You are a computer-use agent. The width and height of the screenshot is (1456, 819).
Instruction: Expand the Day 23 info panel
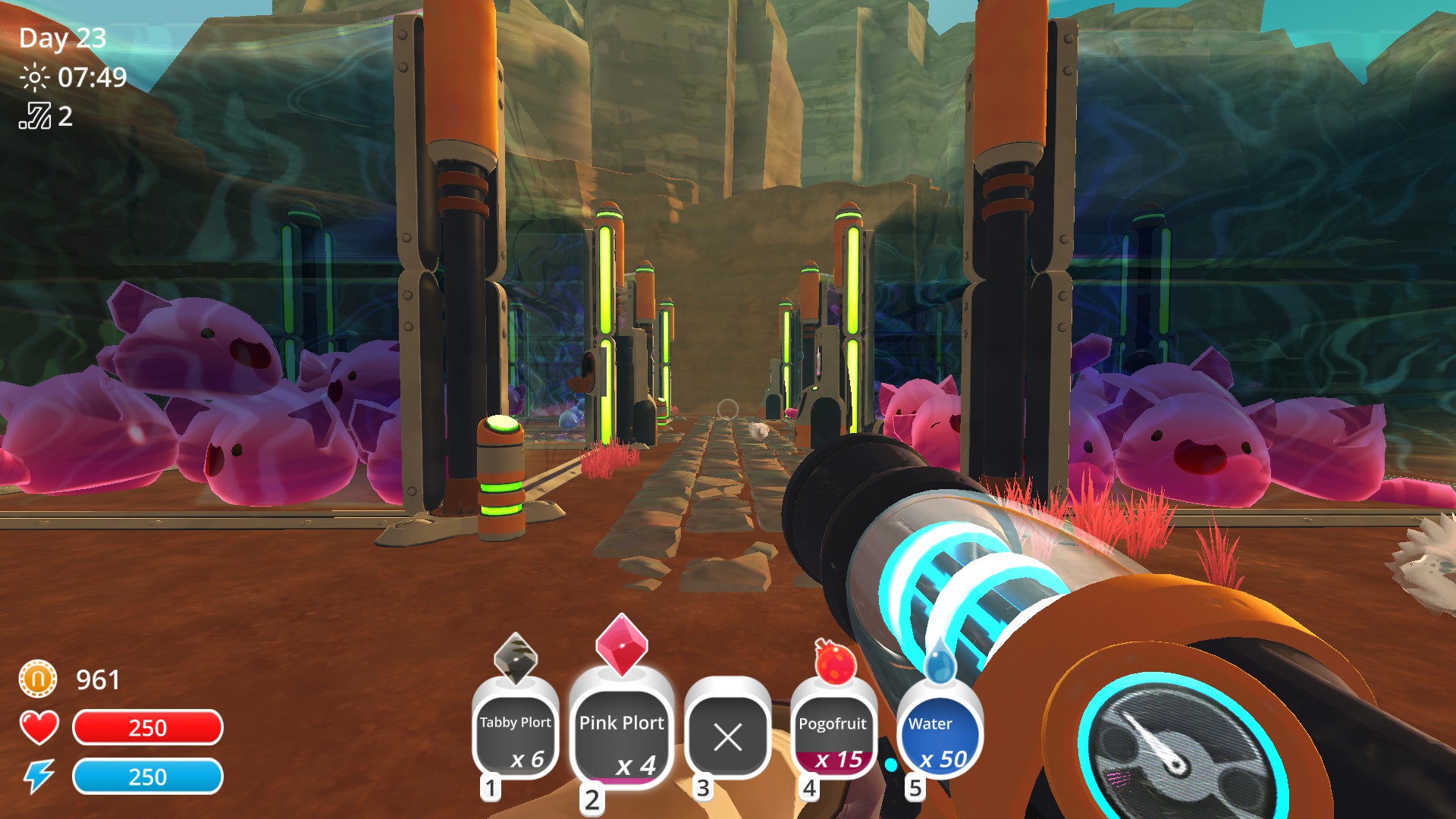[x=64, y=36]
